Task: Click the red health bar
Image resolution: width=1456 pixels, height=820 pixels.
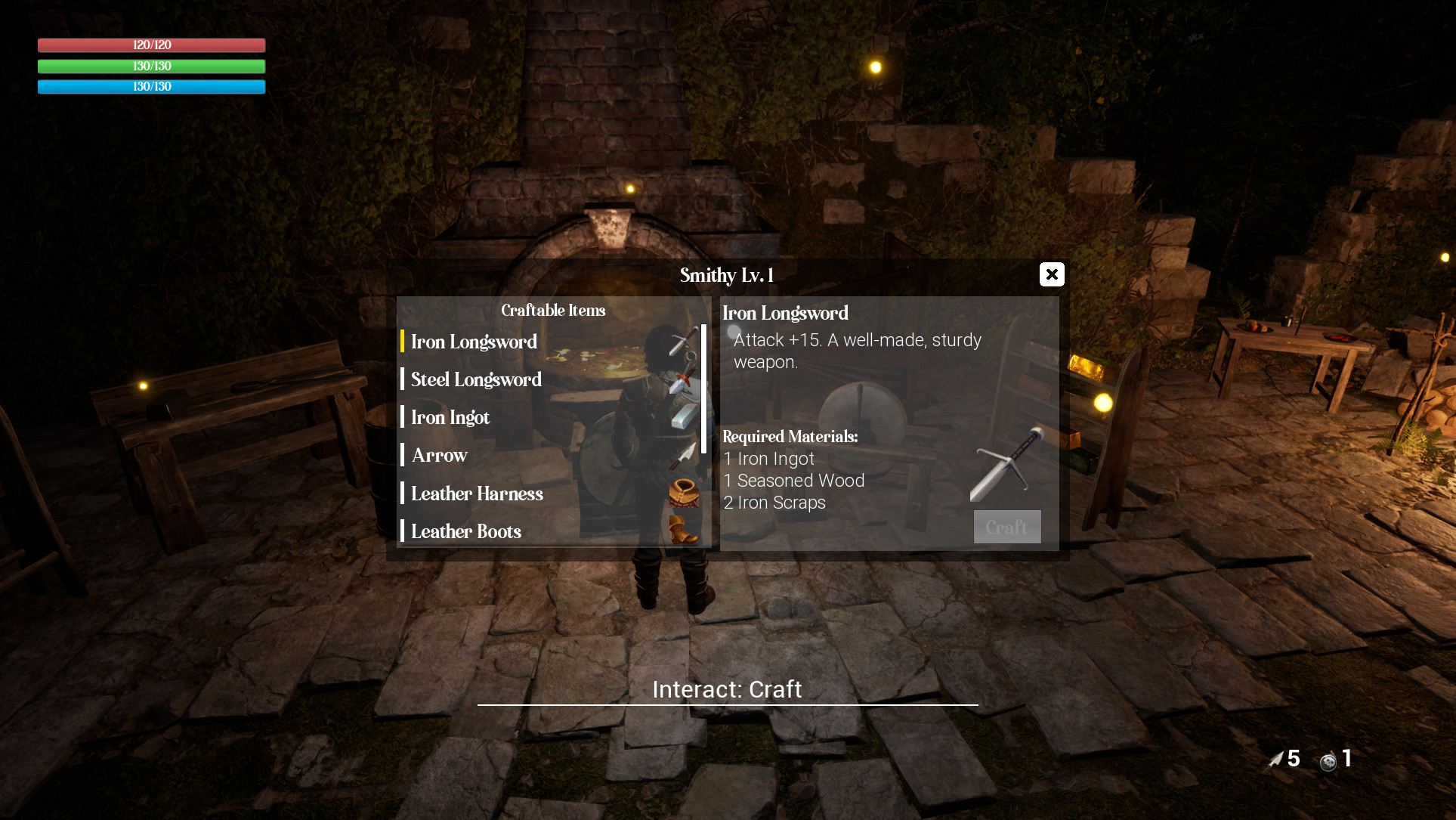Action: click(150, 45)
